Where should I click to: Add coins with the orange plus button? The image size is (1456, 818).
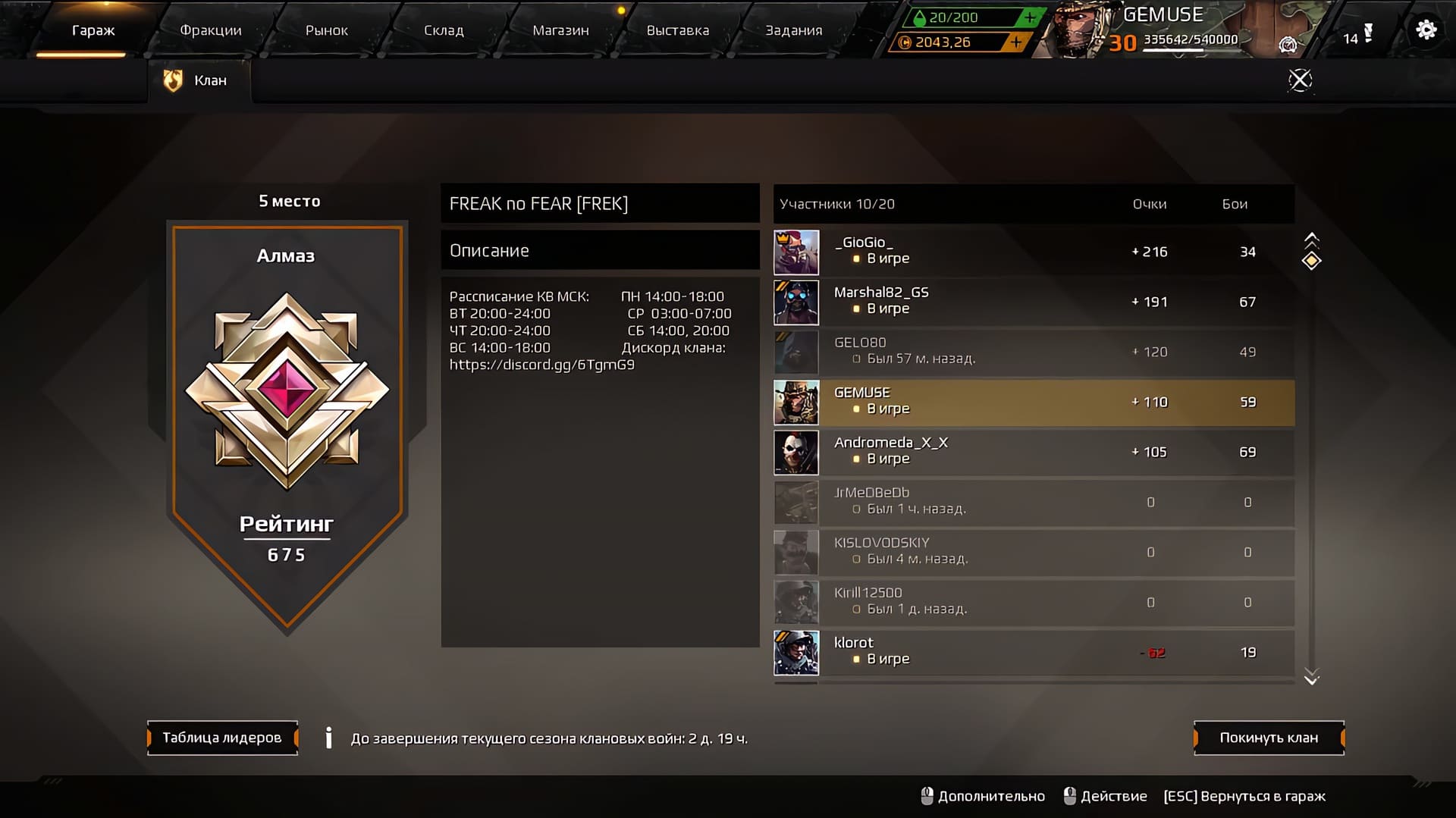coord(1016,42)
